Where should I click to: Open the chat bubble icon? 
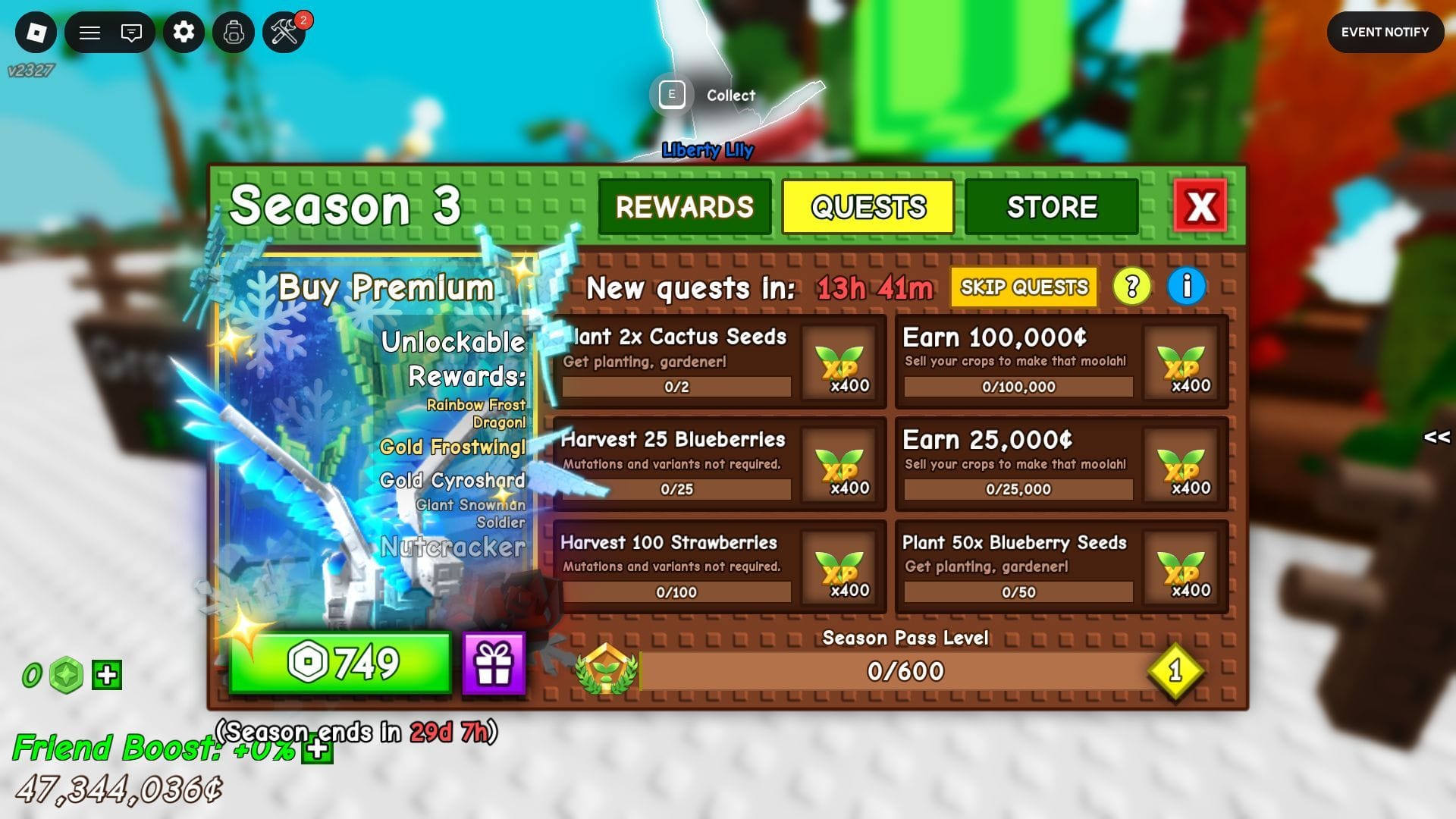[x=130, y=33]
